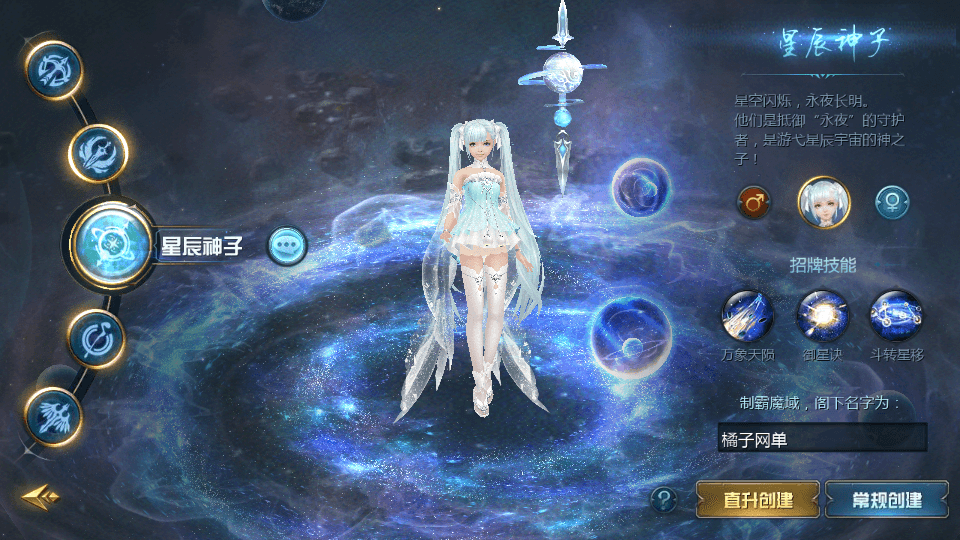Go back with the golden arrow

(x=40, y=495)
